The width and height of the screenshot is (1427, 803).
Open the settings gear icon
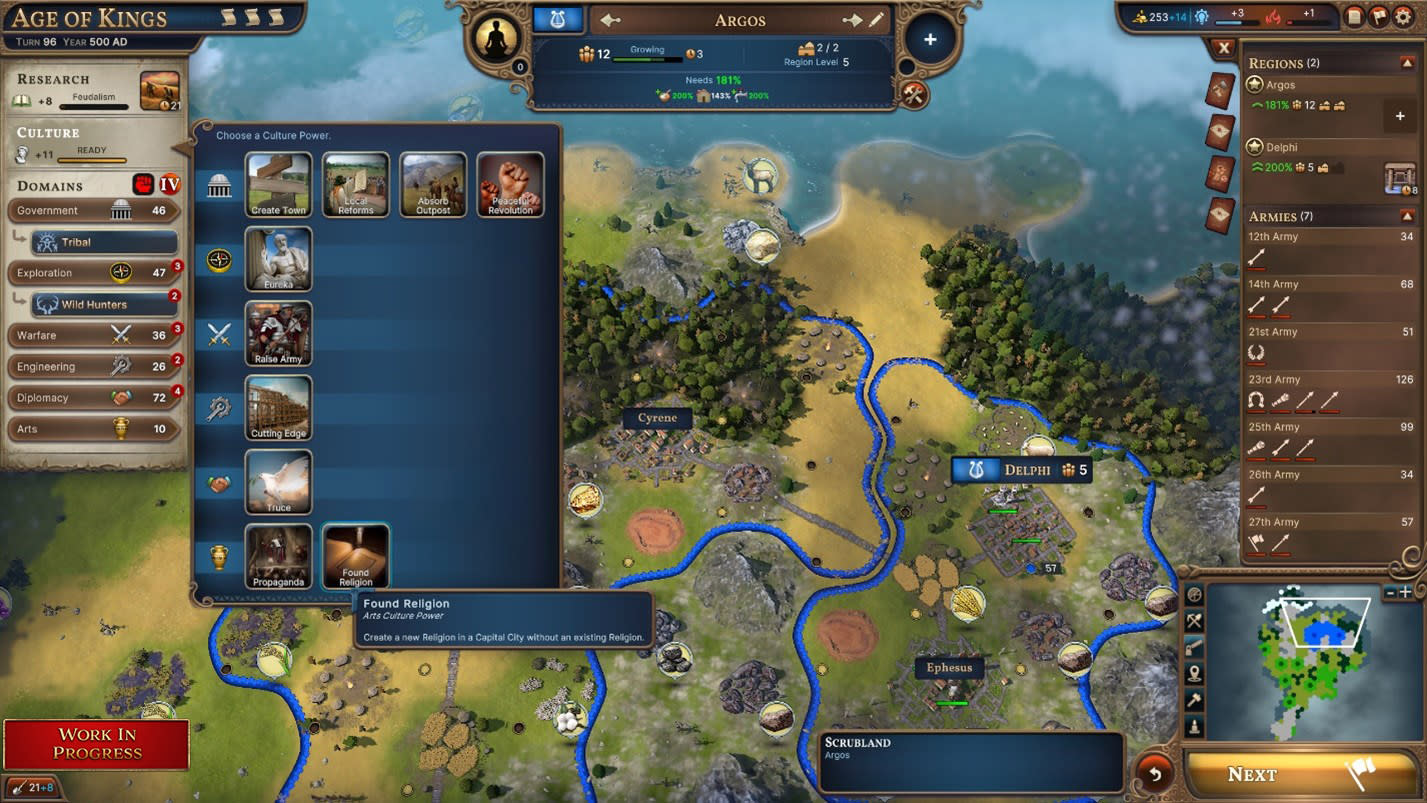[1403, 16]
